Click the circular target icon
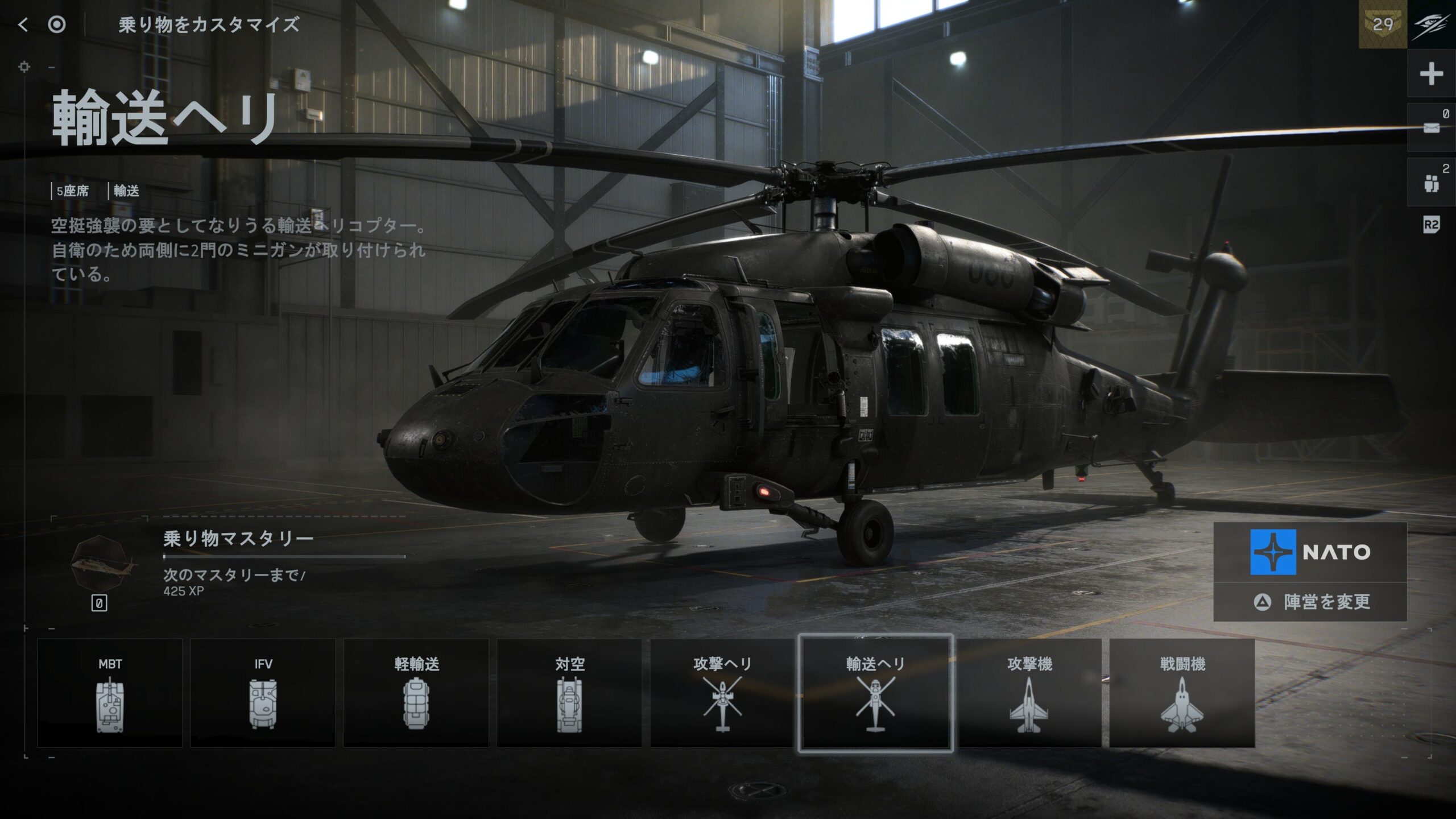The height and width of the screenshot is (819, 1456). click(57, 24)
